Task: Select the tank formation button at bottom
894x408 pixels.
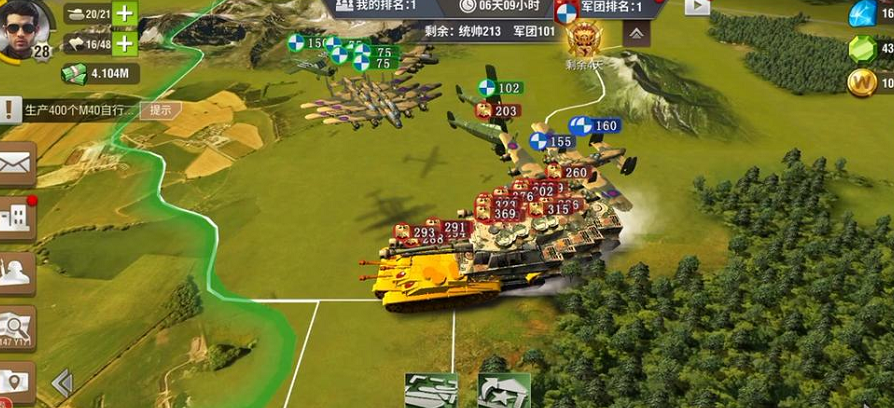Action: point(431,391)
